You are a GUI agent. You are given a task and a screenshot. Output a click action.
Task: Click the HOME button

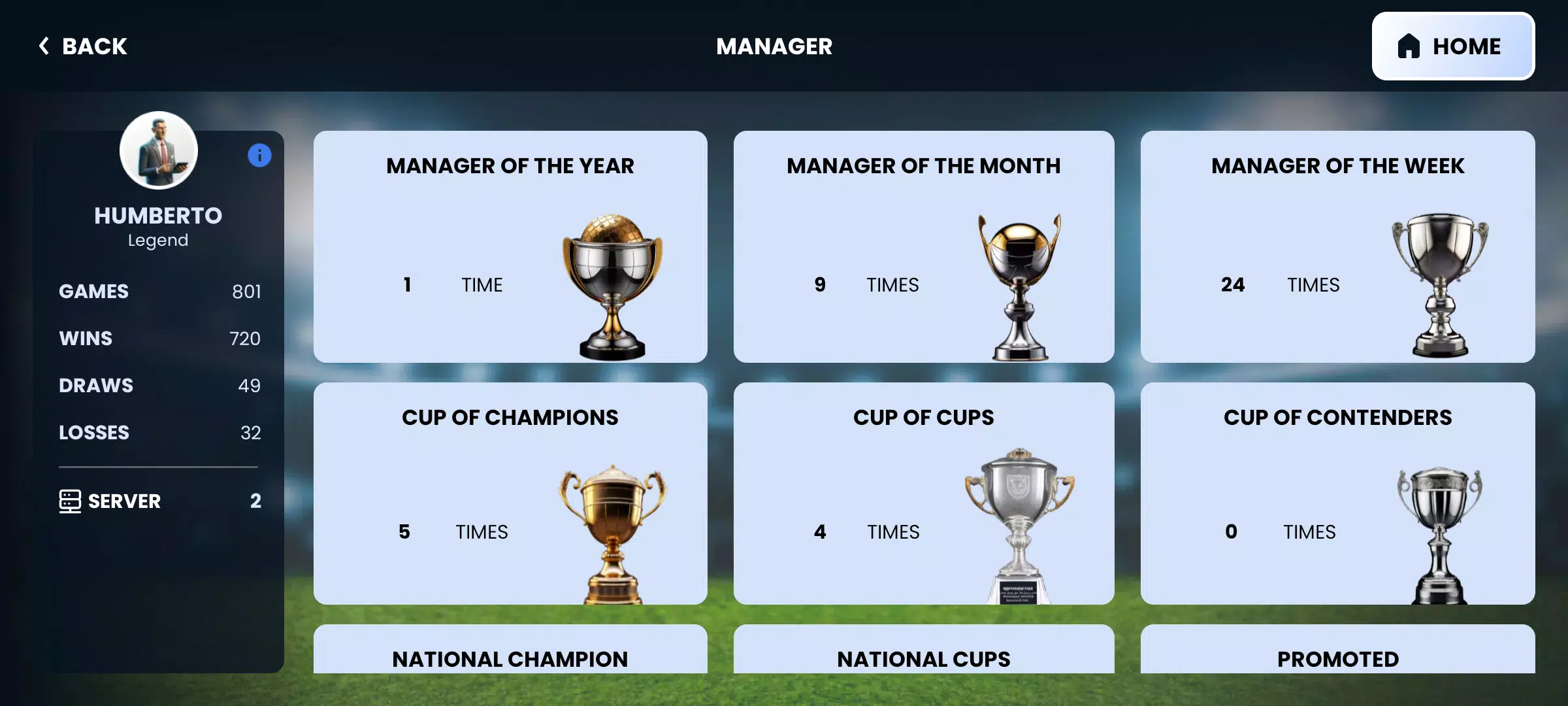tap(1453, 46)
